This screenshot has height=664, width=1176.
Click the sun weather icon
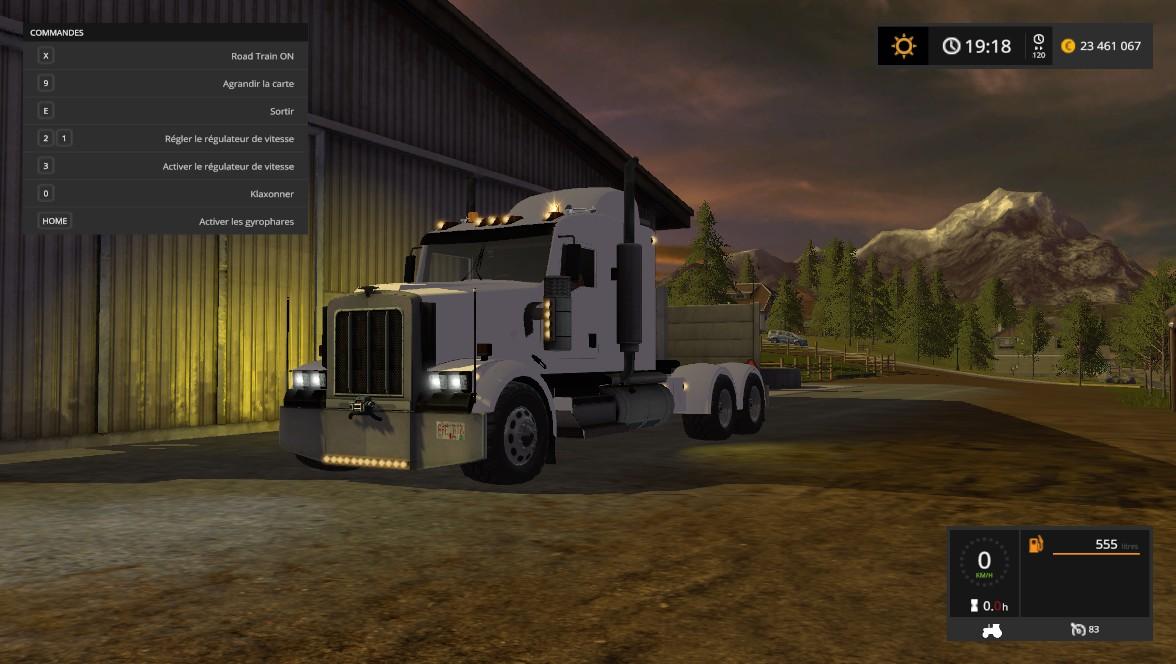[x=904, y=46]
